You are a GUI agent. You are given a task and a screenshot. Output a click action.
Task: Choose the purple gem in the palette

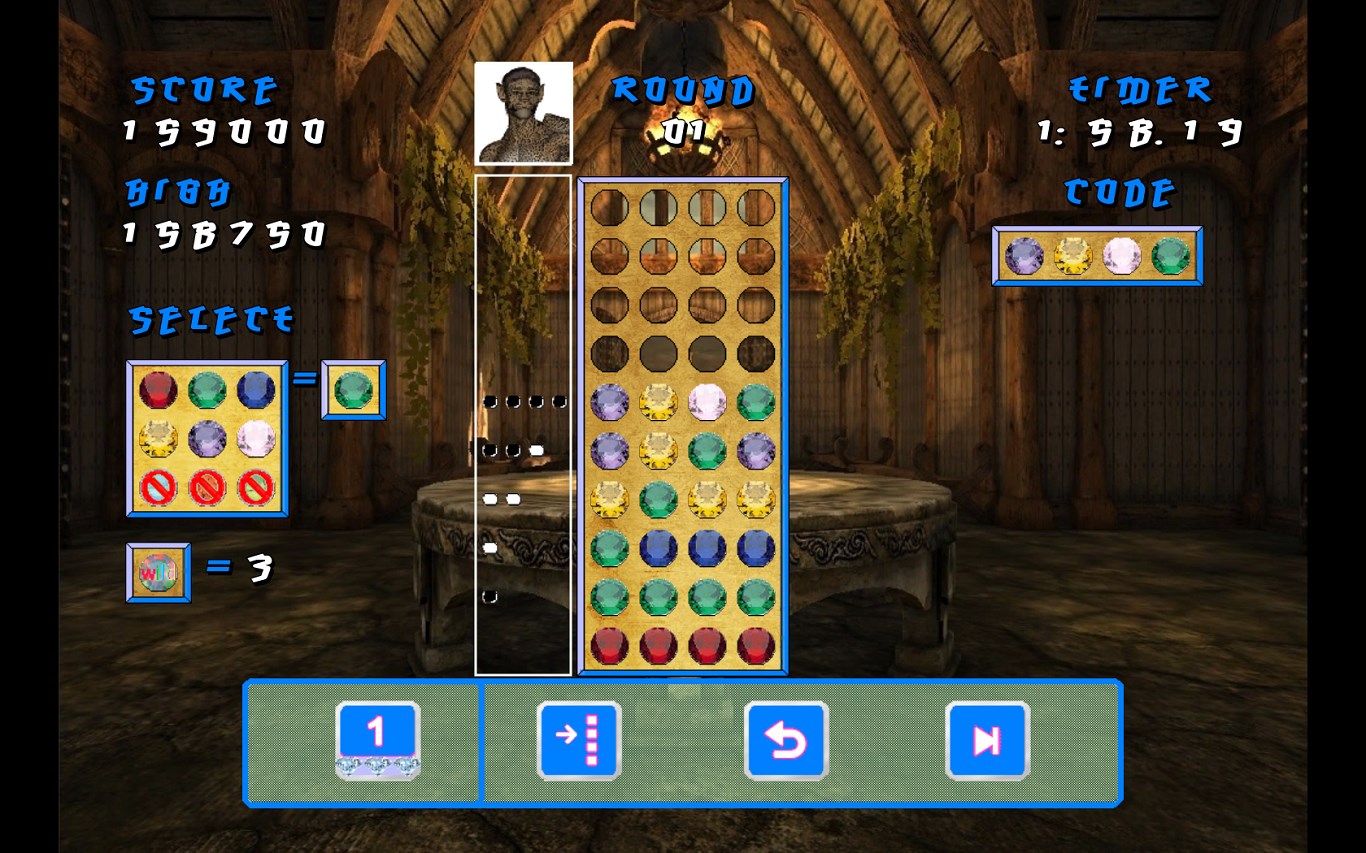coord(207,438)
